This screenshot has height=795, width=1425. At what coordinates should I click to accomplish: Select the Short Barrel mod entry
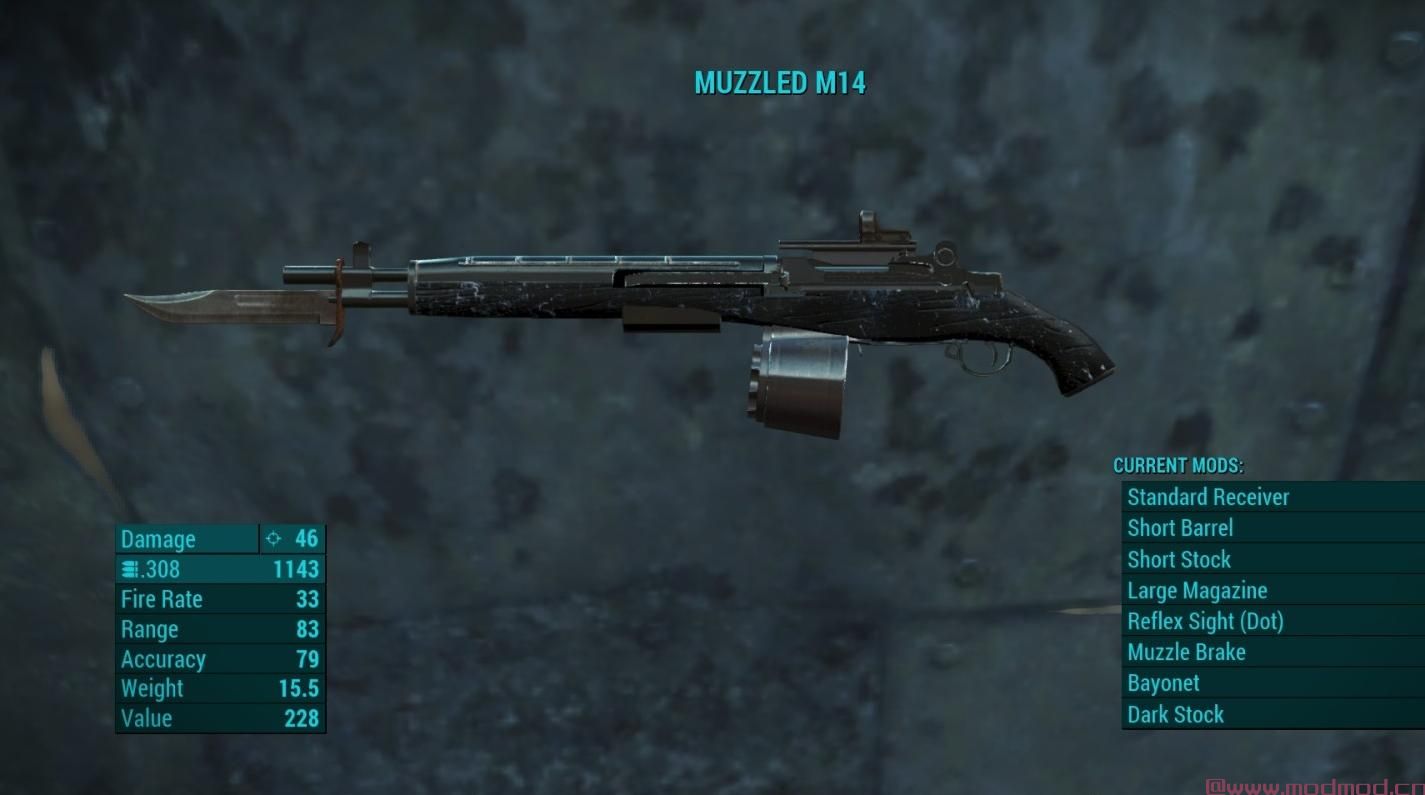pyautogui.click(x=1180, y=528)
